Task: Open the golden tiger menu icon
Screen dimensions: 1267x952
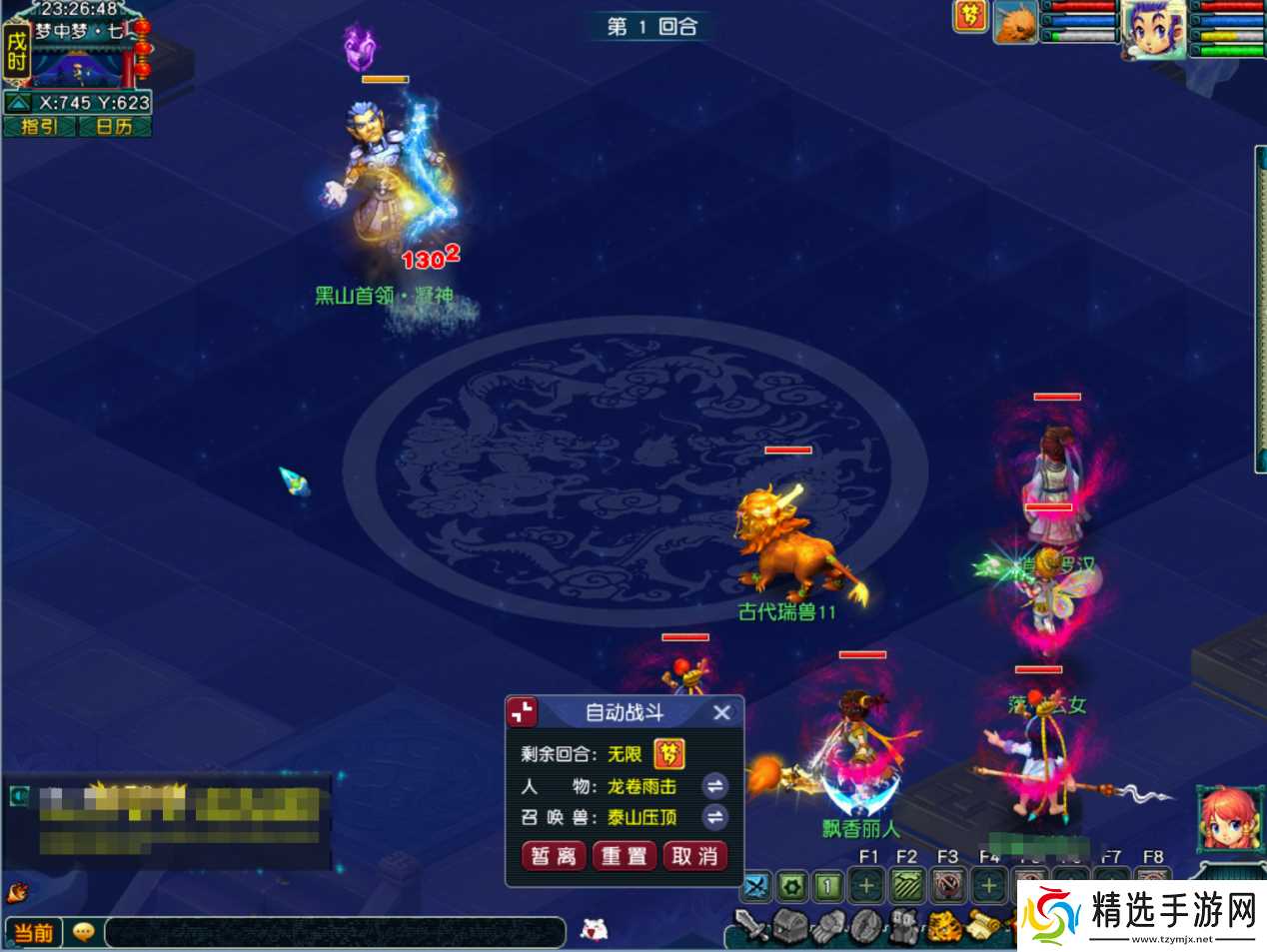Action: tap(942, 926)
